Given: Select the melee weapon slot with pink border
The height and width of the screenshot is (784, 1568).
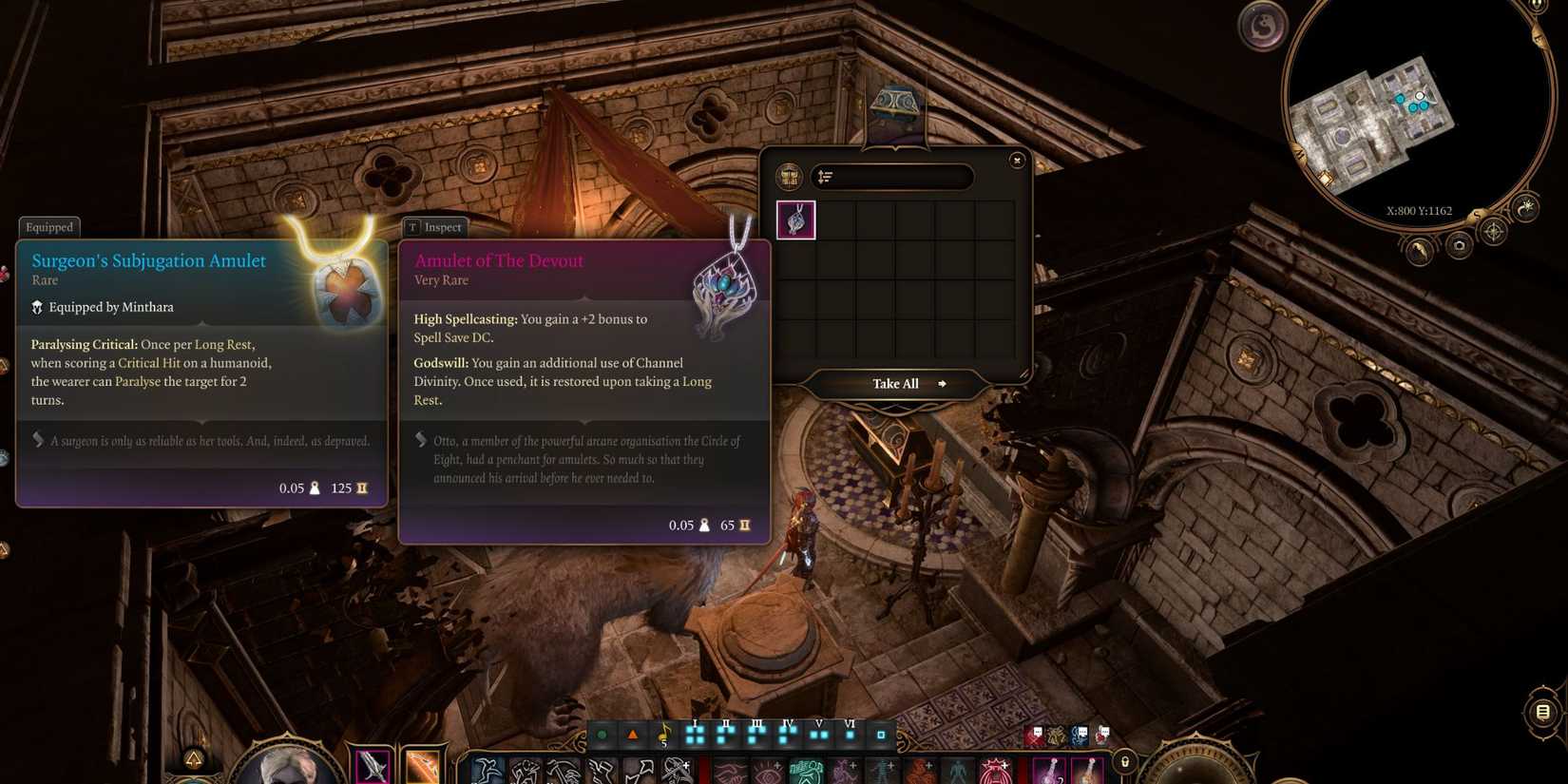Looking at the screenshot, I should (x=372, y=766).
